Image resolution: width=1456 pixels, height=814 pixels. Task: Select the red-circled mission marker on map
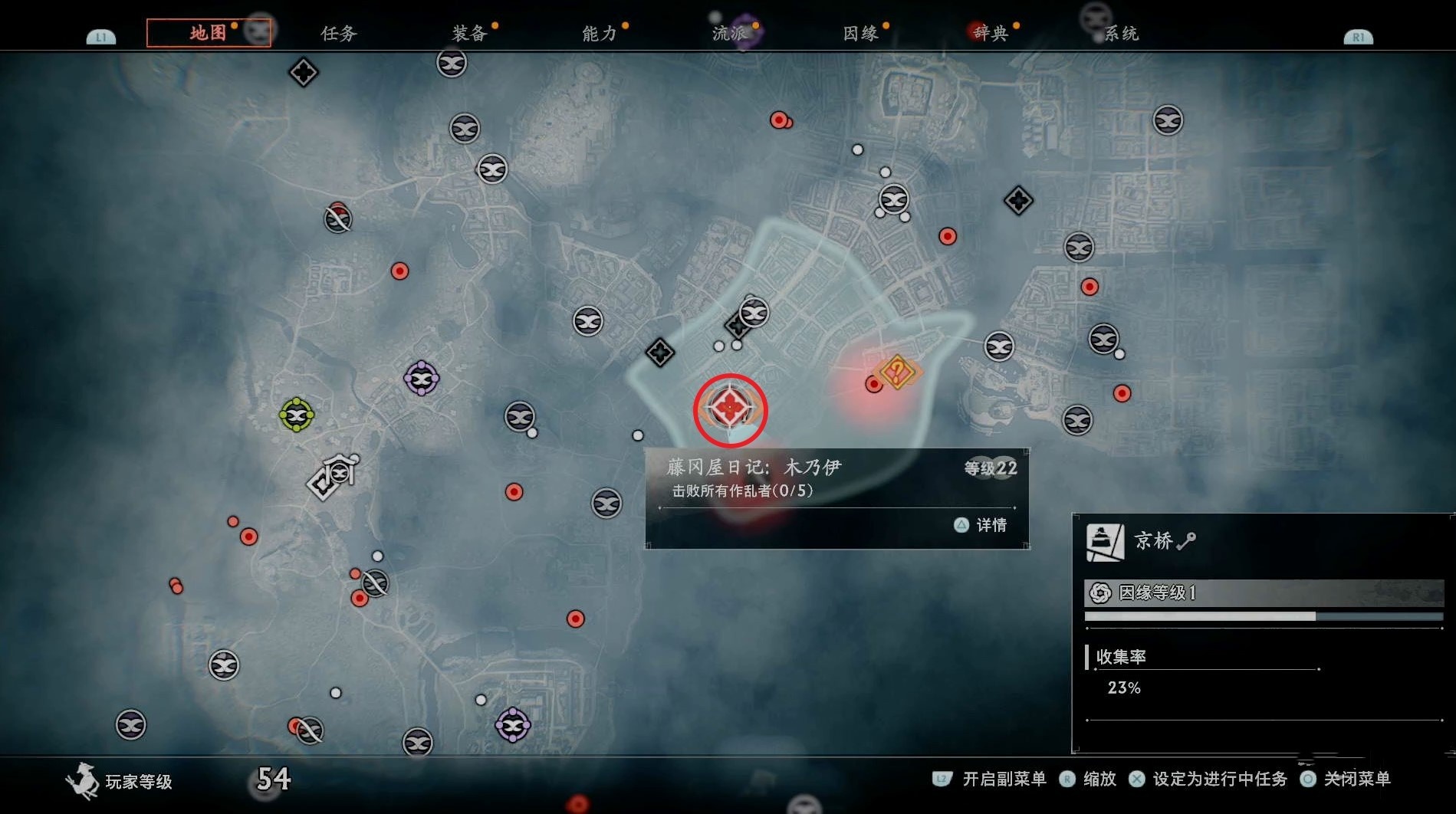730,409
